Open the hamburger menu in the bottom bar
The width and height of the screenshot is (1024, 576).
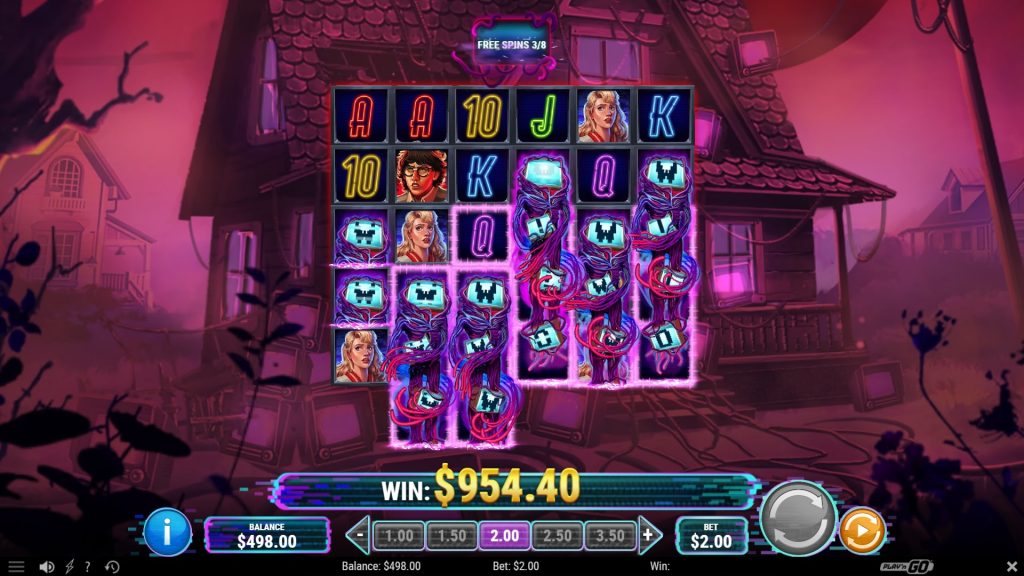coord(16,567)
